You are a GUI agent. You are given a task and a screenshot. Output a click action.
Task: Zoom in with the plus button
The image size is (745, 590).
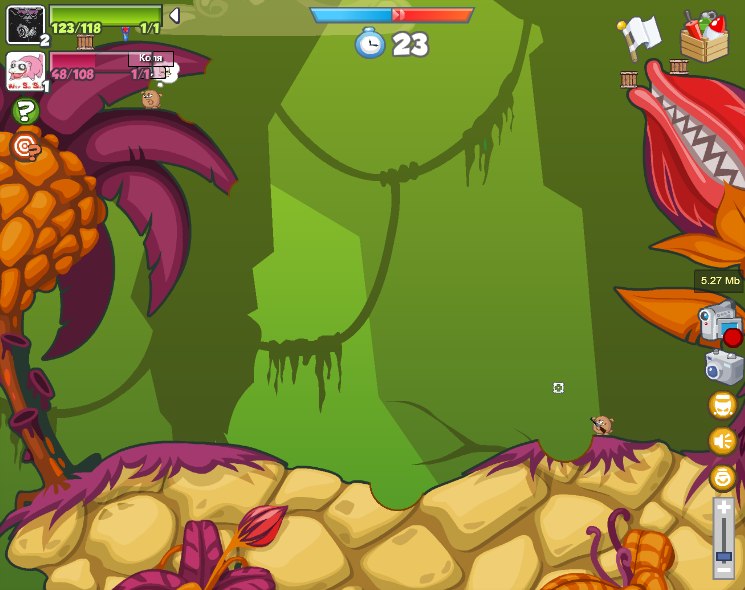tap(723, 507)
